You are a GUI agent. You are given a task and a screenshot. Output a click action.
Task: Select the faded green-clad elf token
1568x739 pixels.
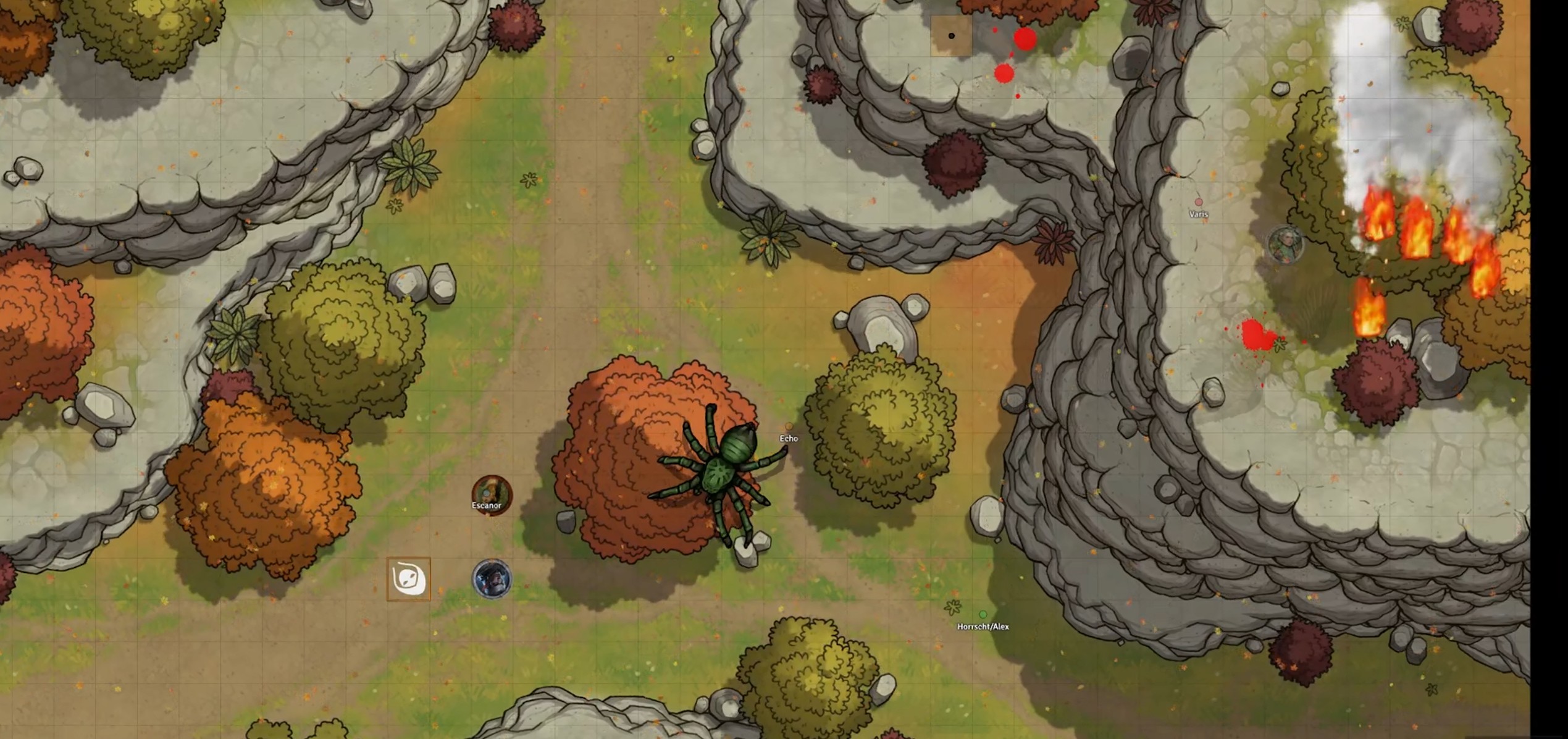tap(1285, 244)
